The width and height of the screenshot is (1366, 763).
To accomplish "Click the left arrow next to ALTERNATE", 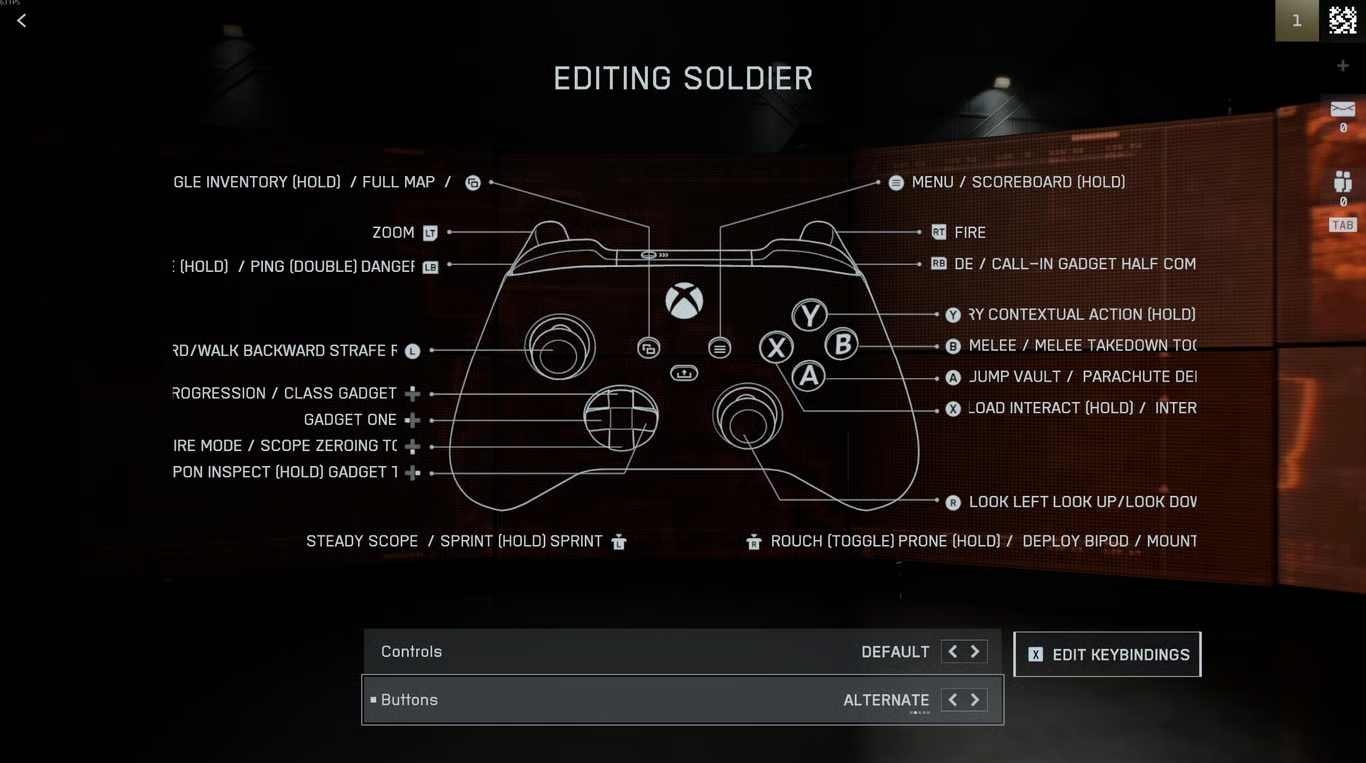I will coord(951,699).
